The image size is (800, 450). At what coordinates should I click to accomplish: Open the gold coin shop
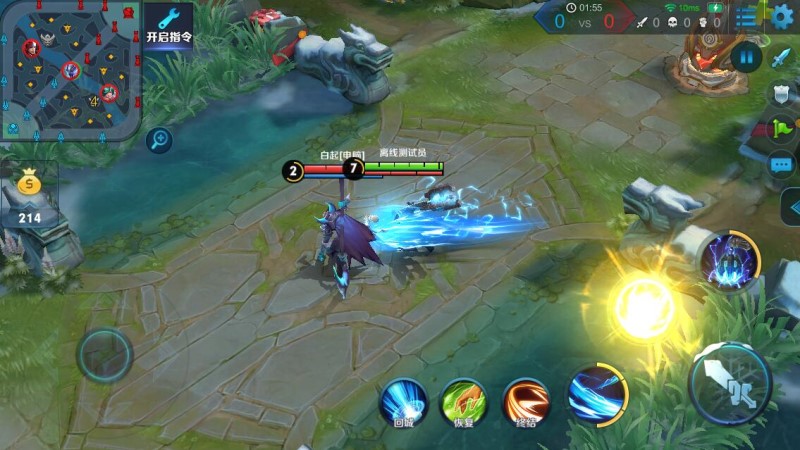coord(29,186)
